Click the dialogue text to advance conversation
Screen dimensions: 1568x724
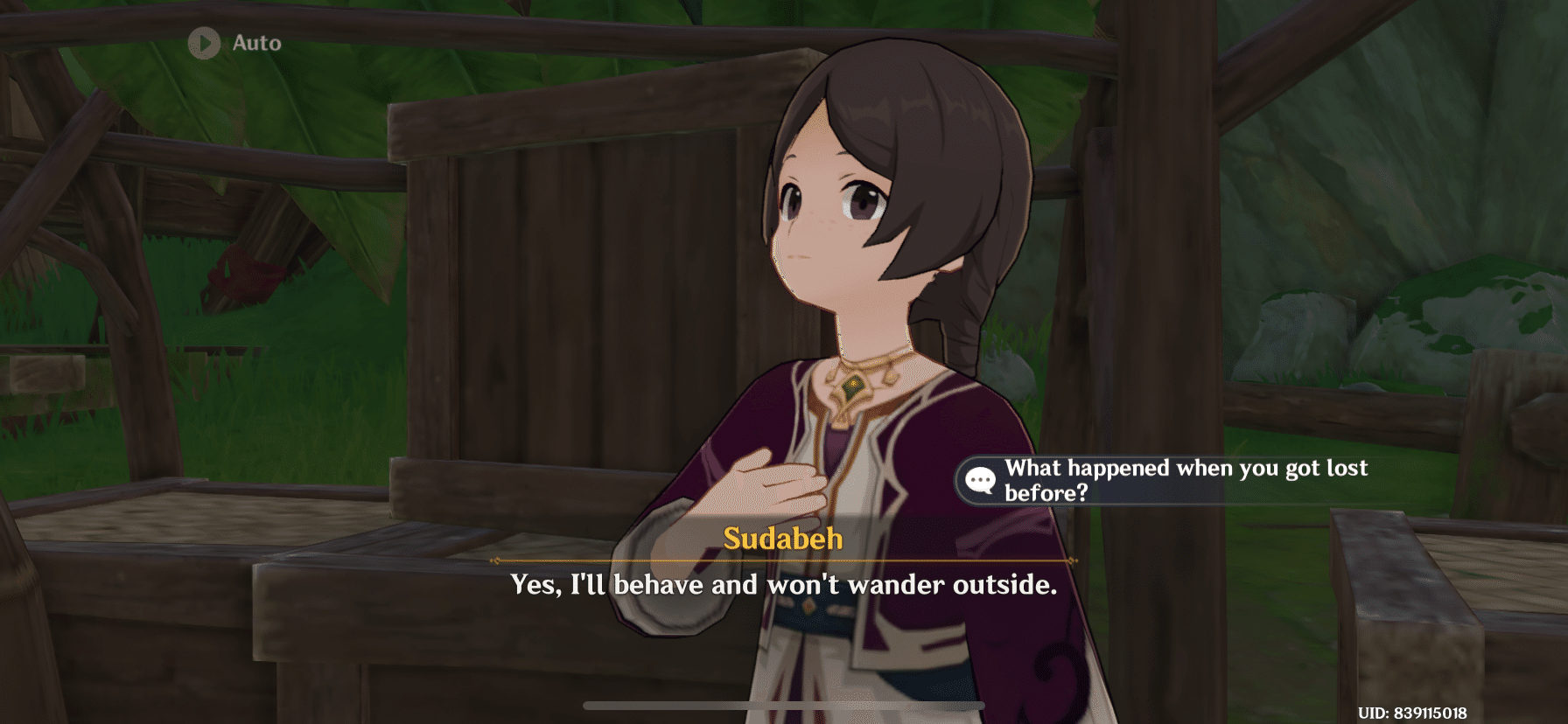pos(783,584)
